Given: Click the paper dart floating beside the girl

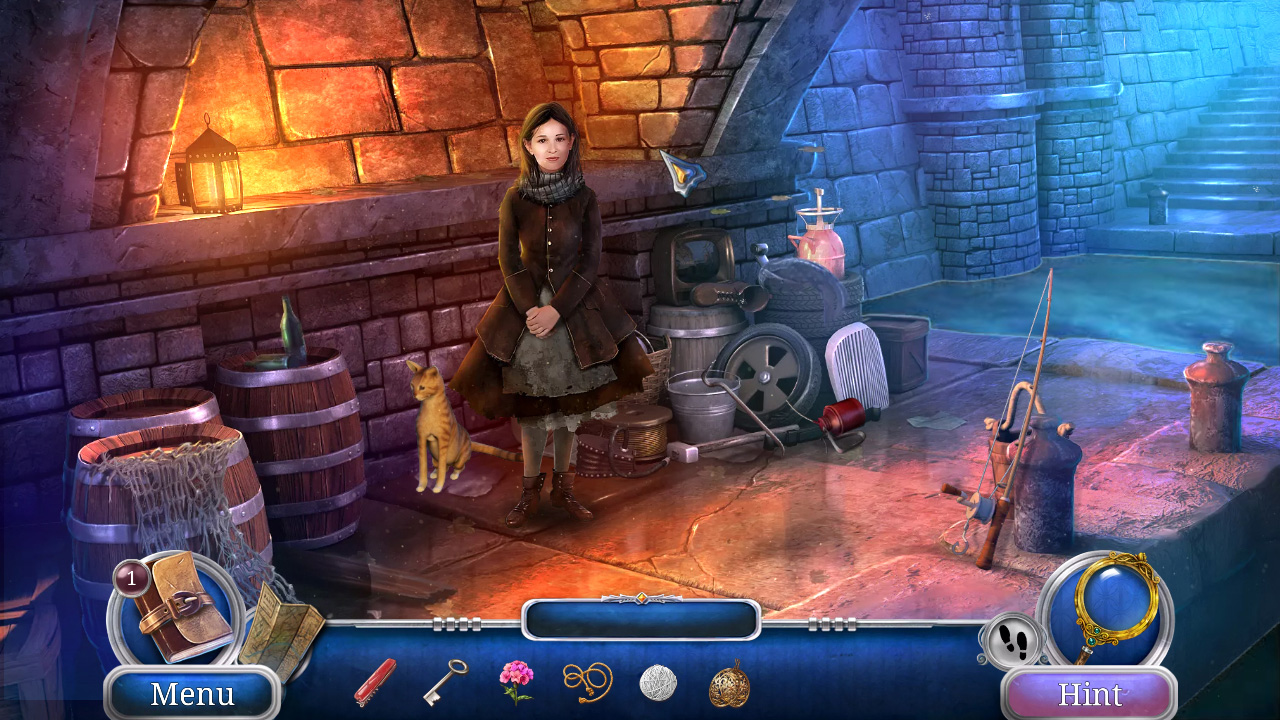Looking at the screenshot, I should 684,172.
